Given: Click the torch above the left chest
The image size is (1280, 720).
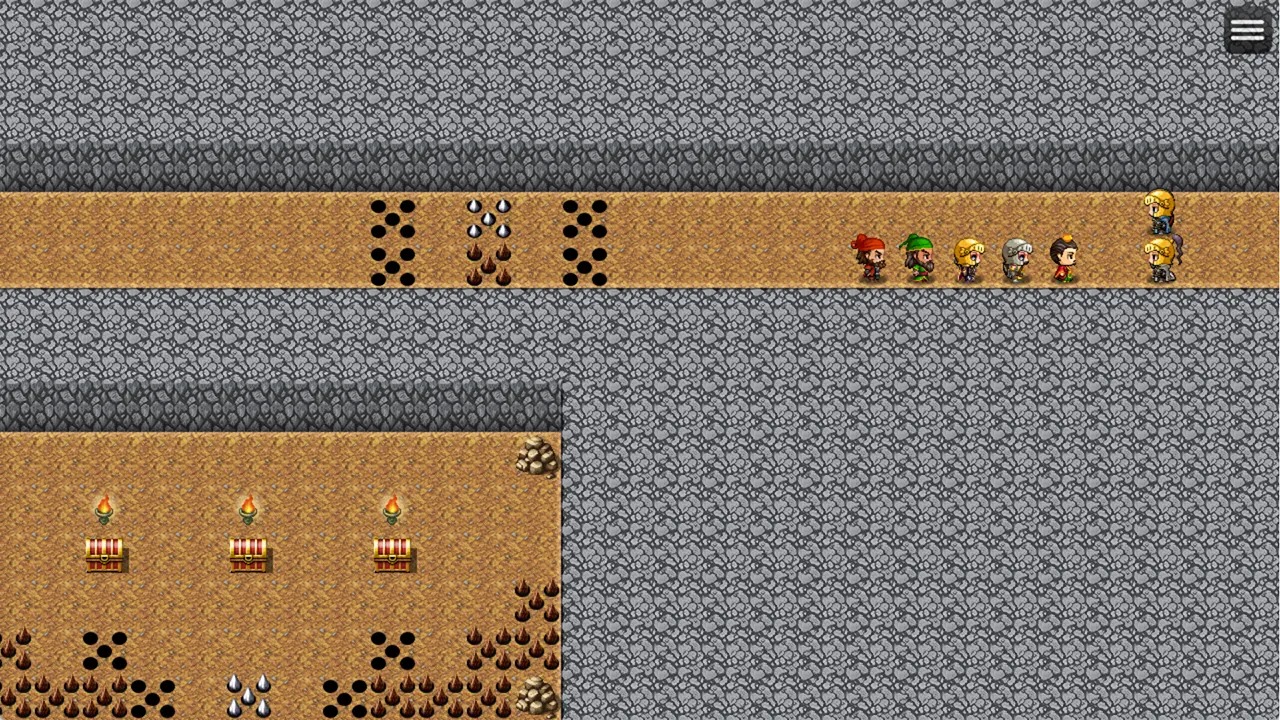Looking at the screenshot, I should pyautogui.click(x=105, y=508).
